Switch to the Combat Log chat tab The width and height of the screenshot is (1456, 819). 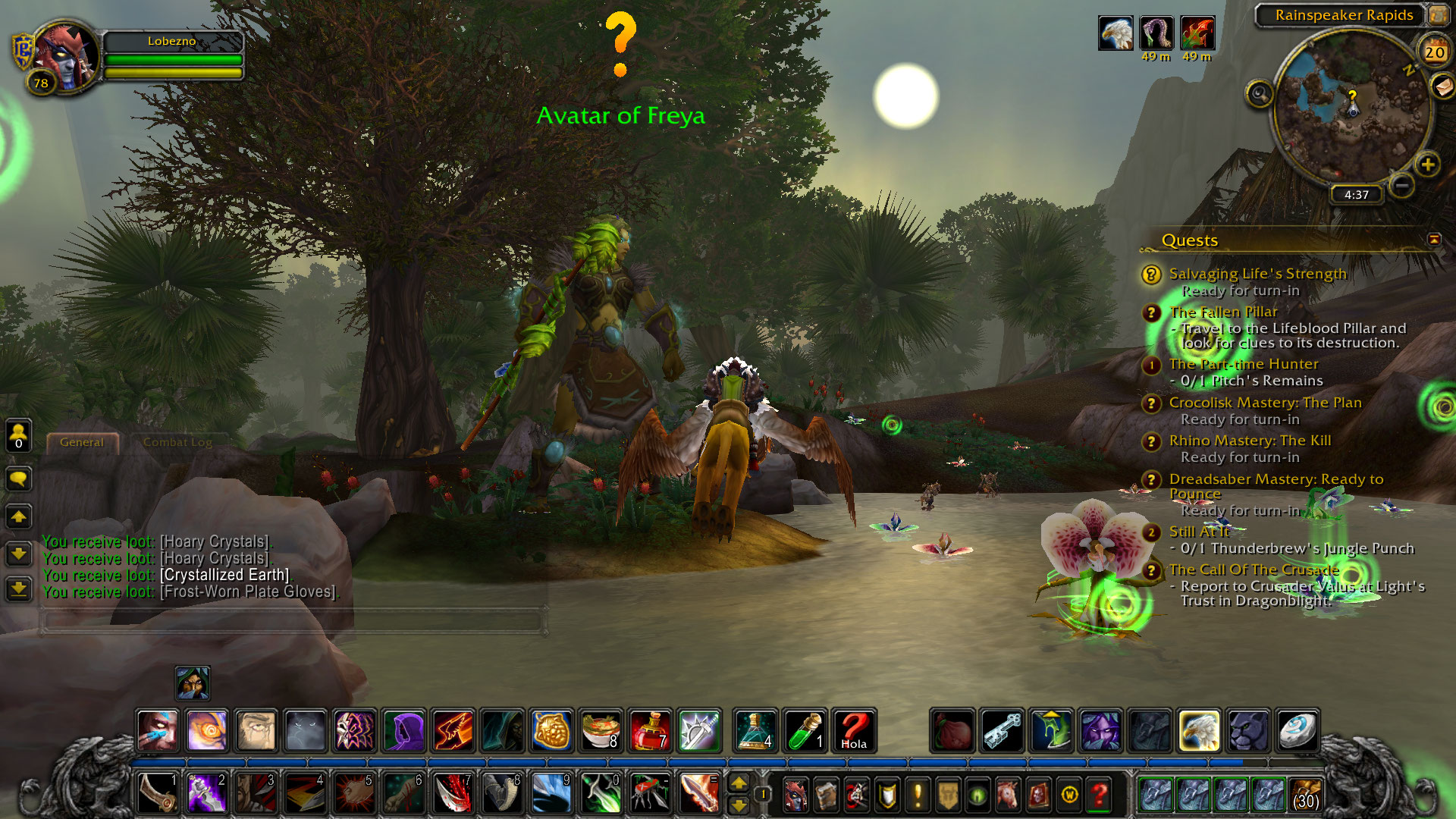point(177,442)
